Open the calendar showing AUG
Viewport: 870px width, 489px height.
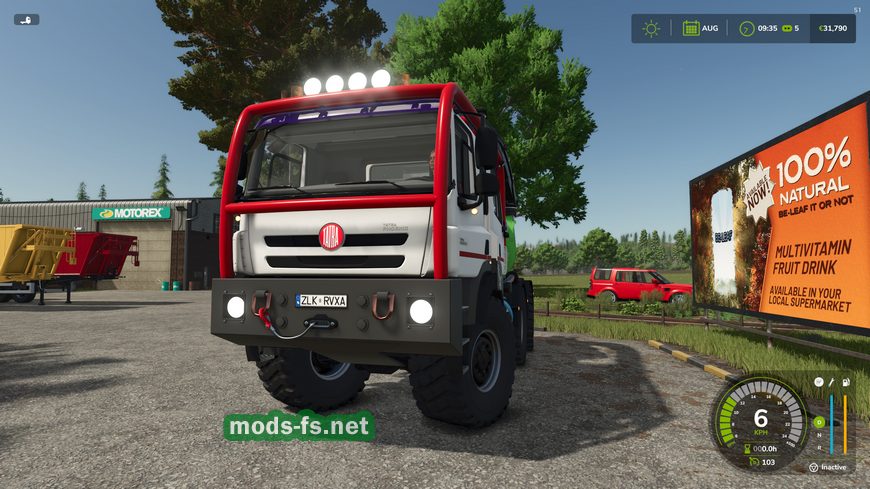pos(691,28)
